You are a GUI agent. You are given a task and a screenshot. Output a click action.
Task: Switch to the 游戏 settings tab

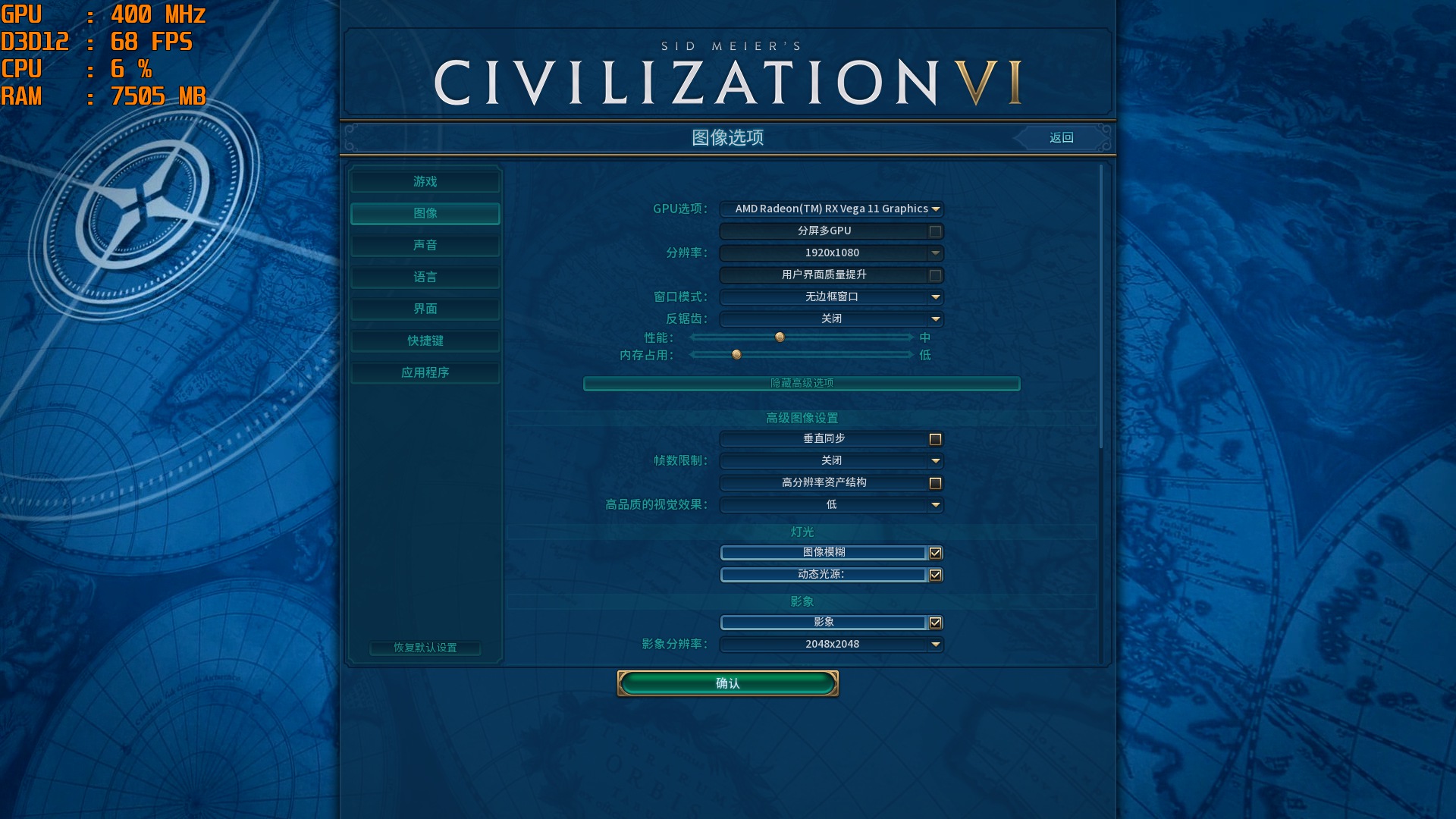pos(424,181)
